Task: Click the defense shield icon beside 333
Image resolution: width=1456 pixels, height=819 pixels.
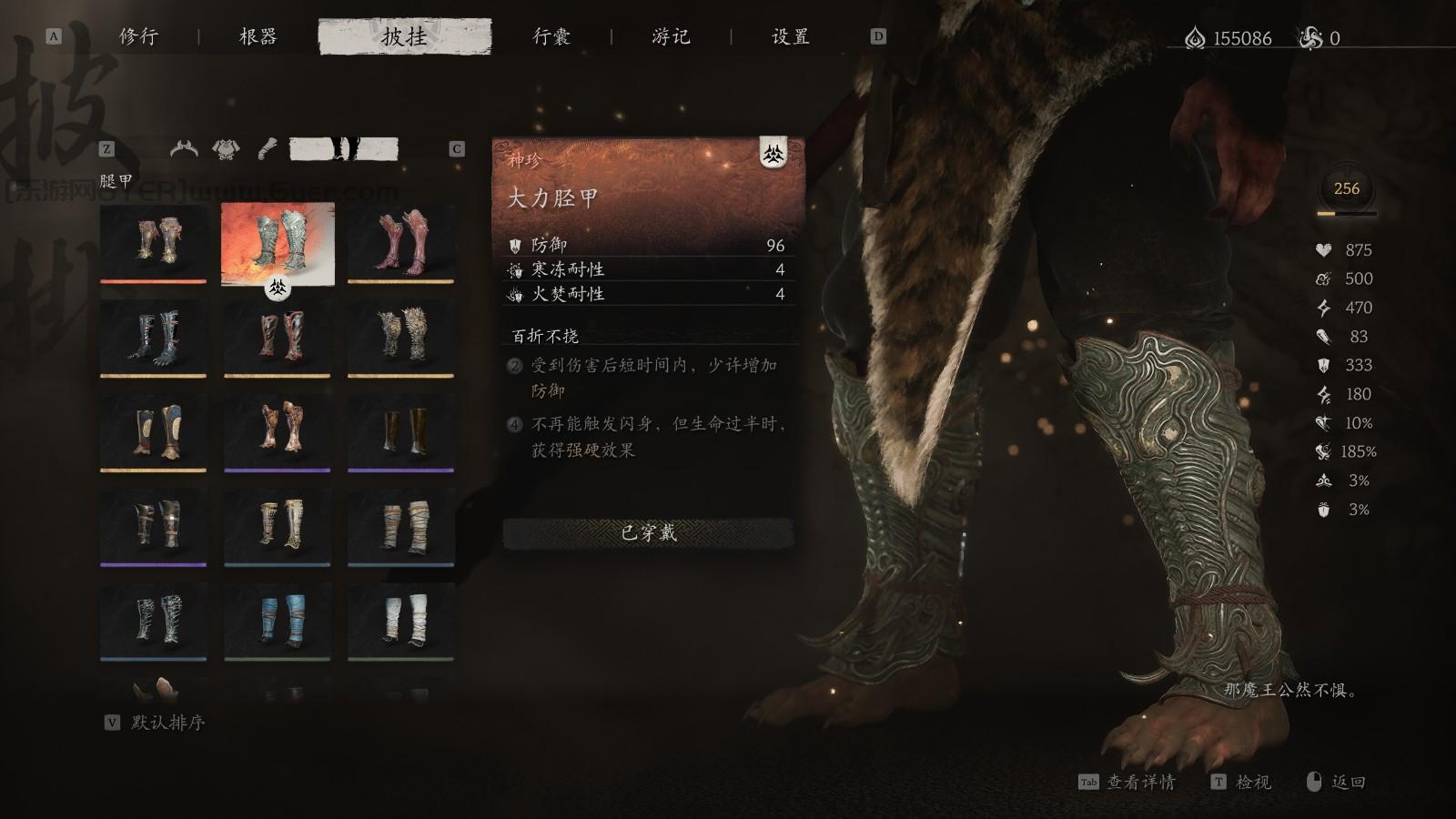Action: pyautogui.click(x=1324, y=366)
